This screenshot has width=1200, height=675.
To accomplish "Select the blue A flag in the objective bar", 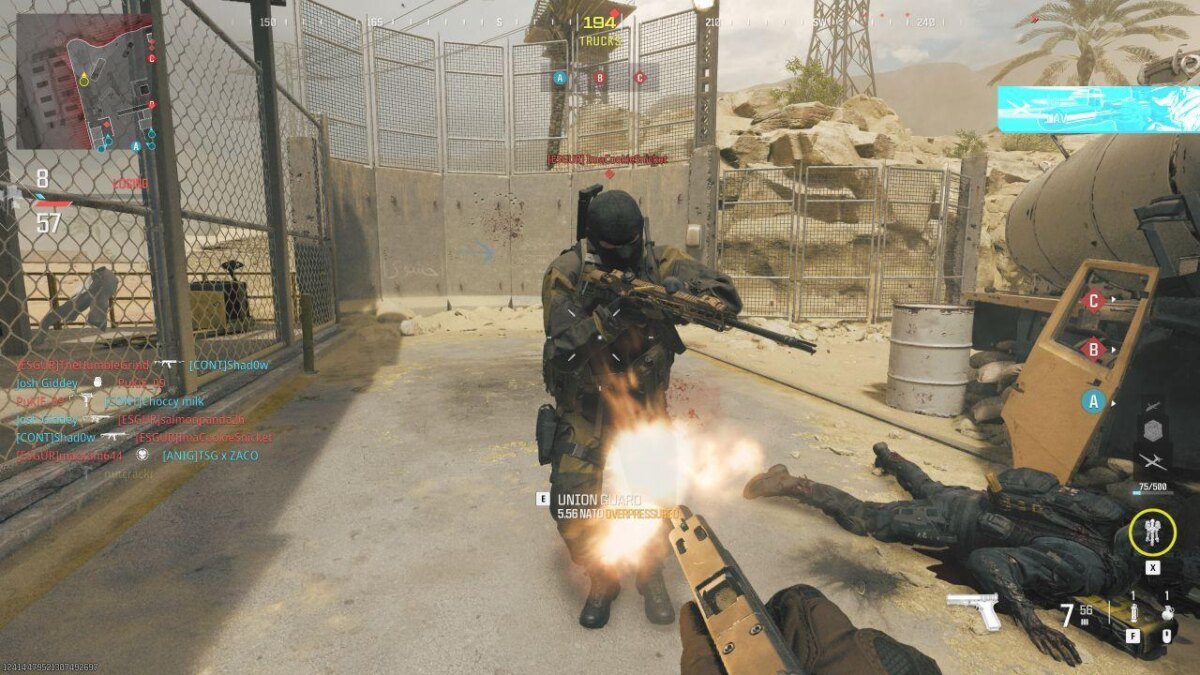I will tap(560, 77).
